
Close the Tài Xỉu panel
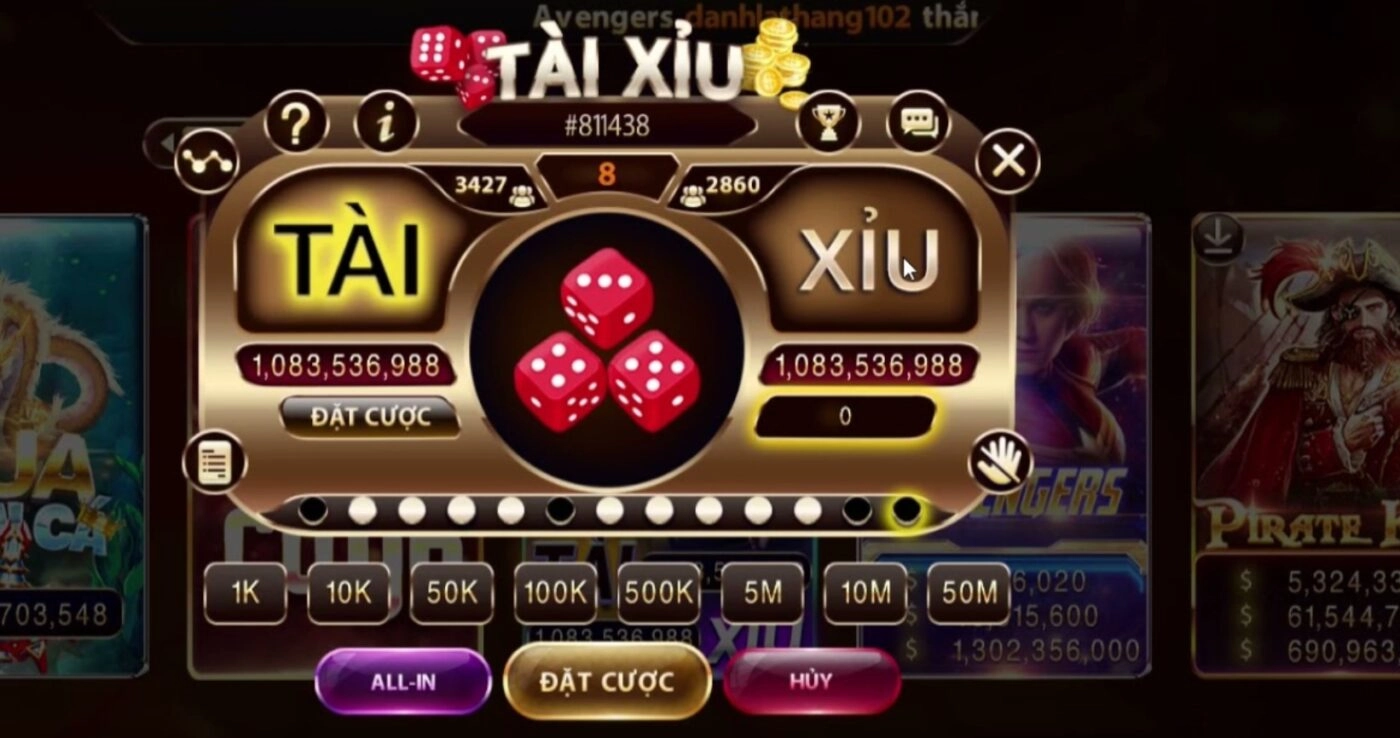(1007, 160)
